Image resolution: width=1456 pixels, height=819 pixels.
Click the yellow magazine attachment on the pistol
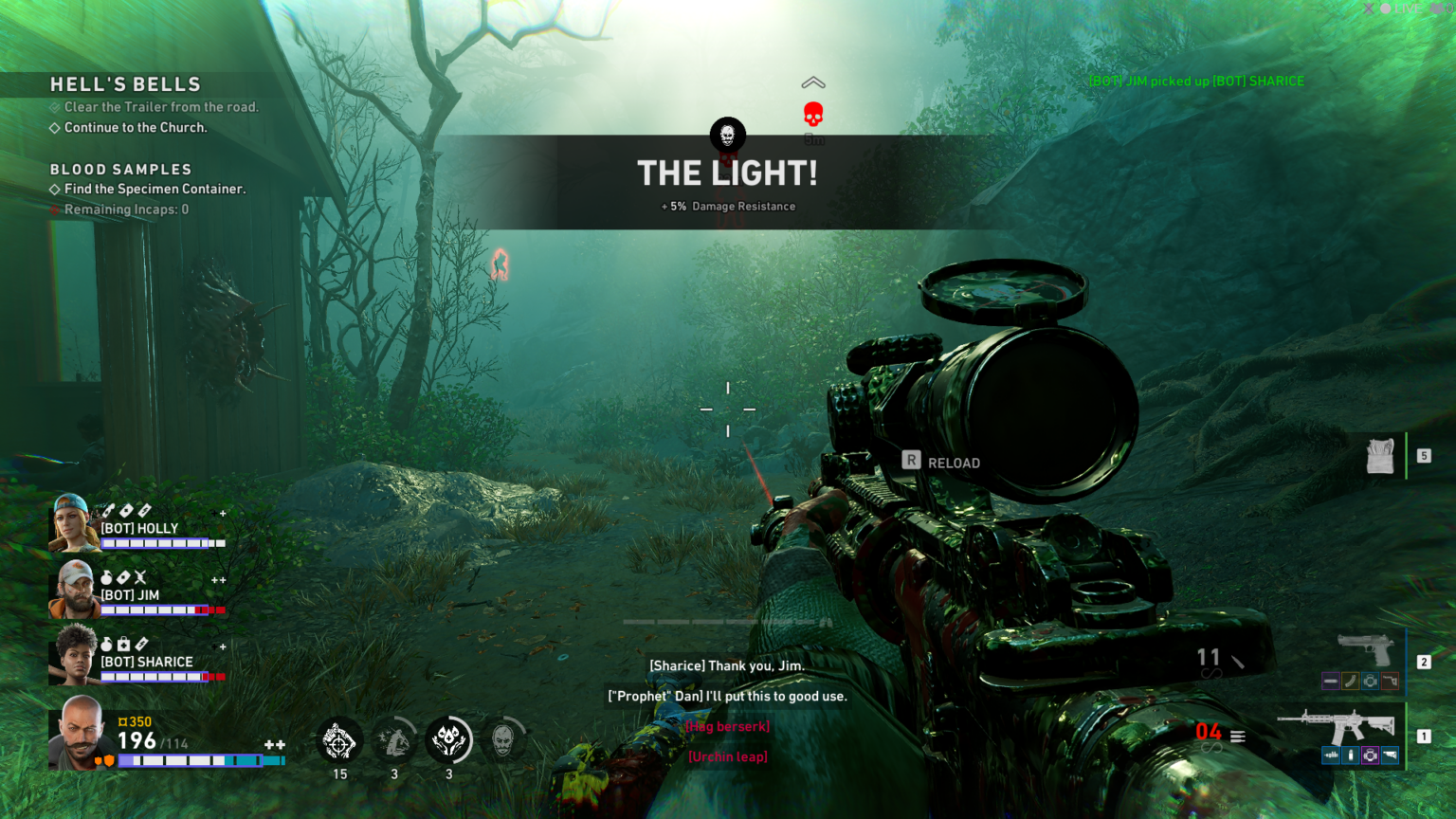click(x=1351, y=681)
